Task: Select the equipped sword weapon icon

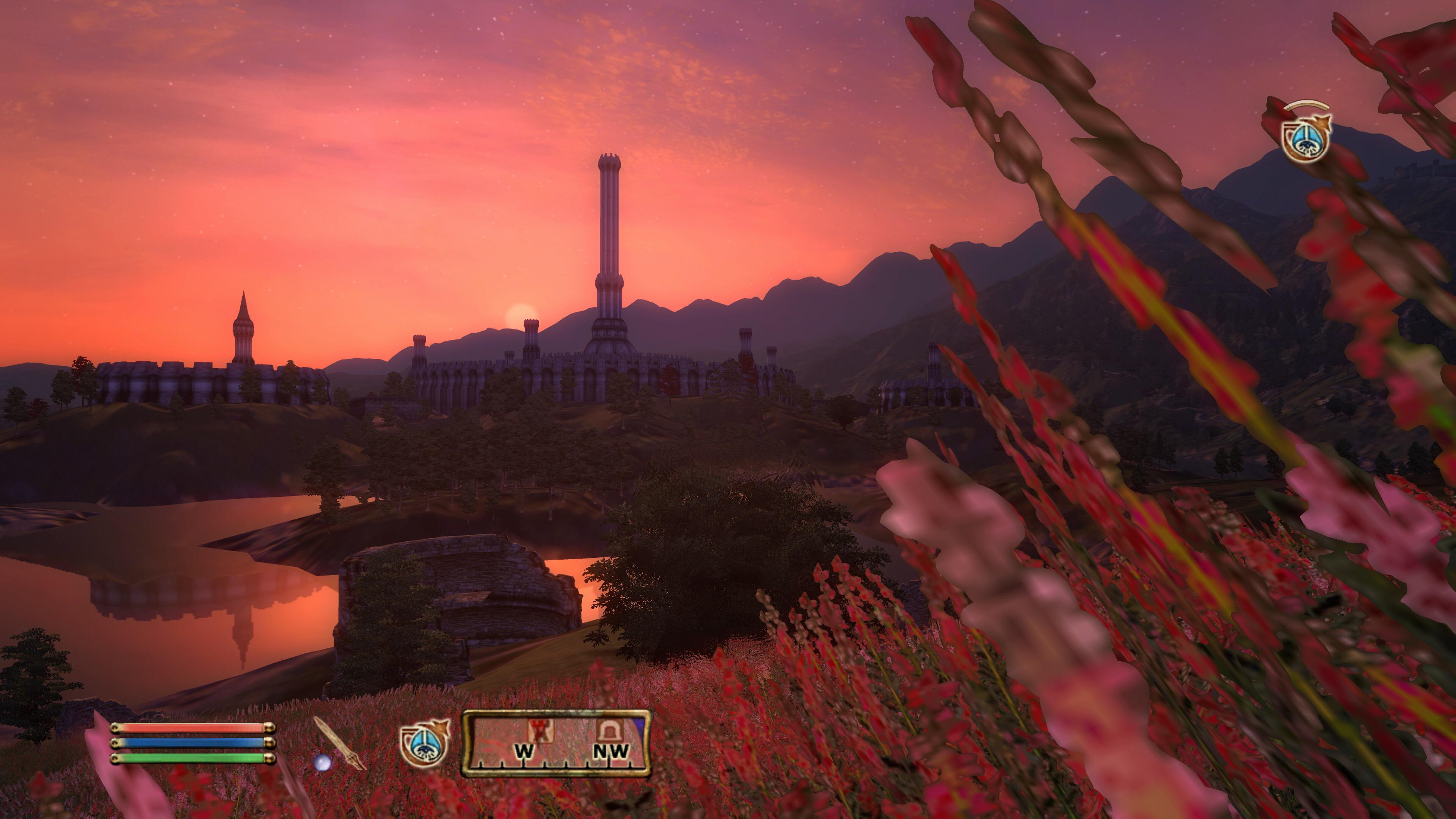Action: (x=340, y=743)
